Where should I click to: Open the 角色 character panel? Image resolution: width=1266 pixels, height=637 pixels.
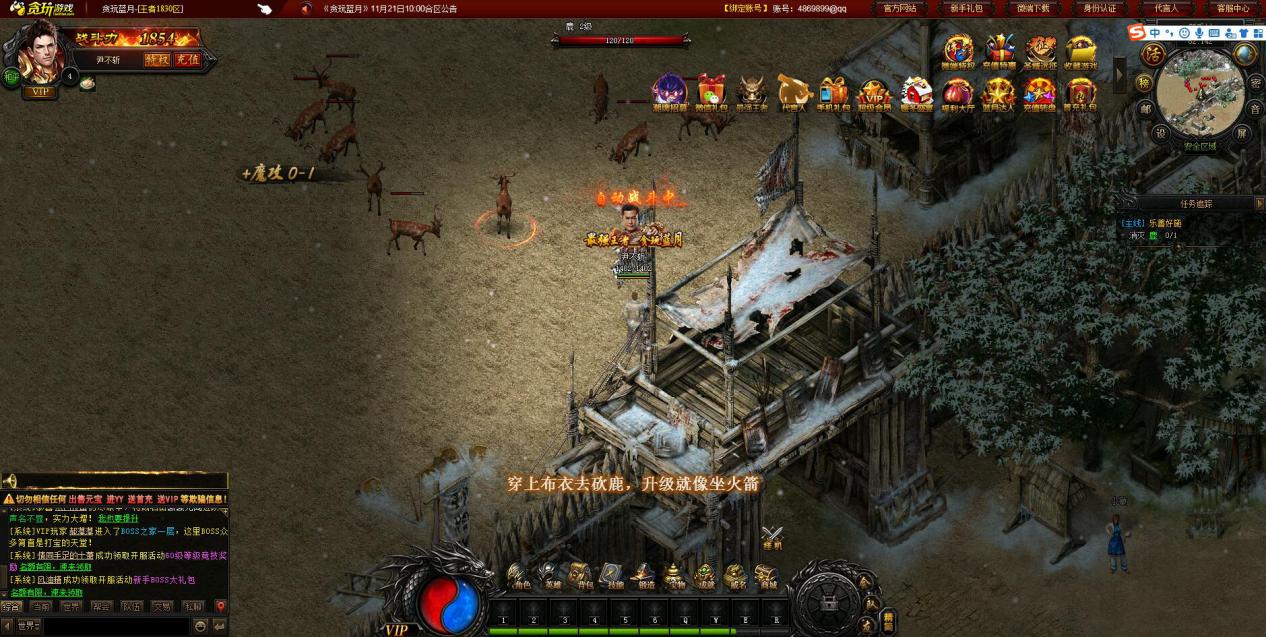(x=519, y=577)
